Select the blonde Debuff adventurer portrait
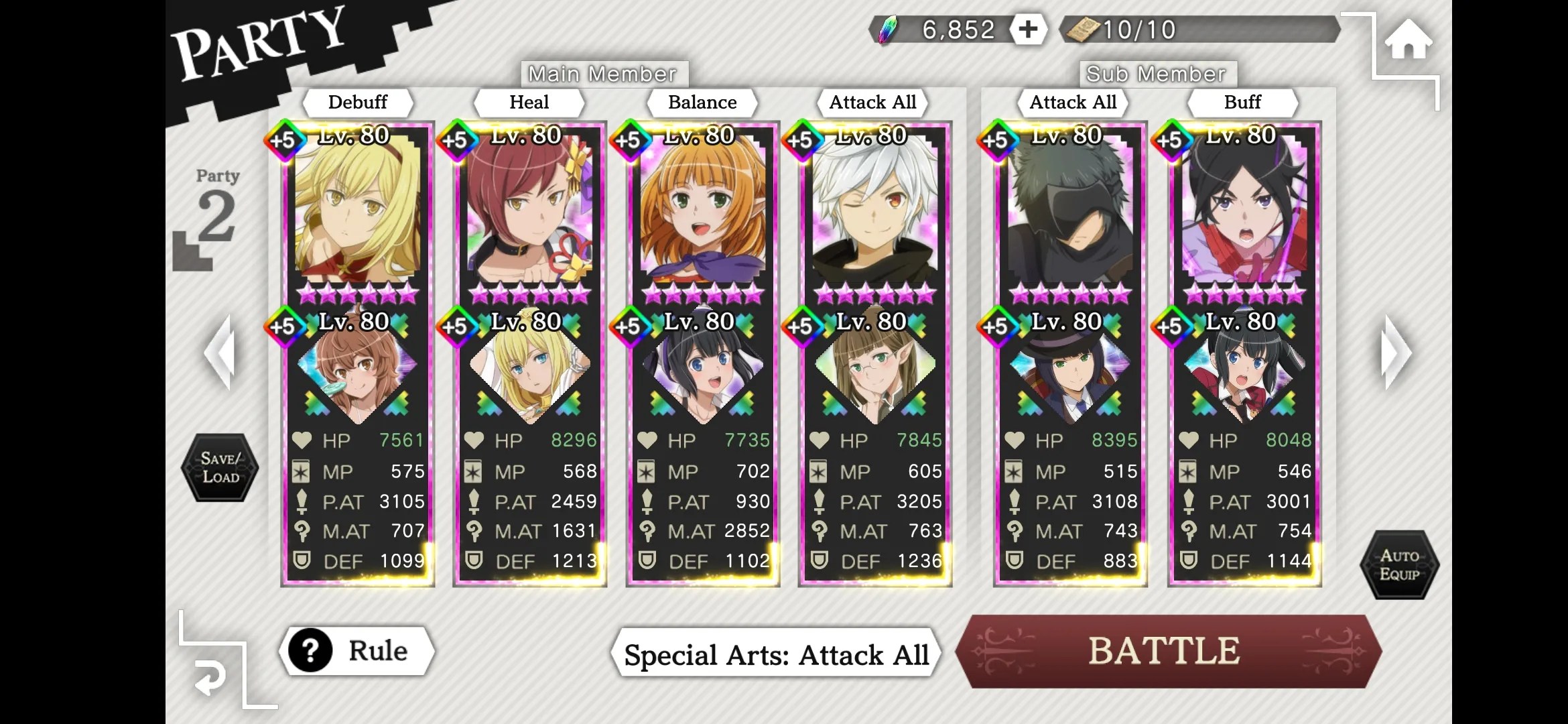1568x724 pixels. [x=357, y=208]
